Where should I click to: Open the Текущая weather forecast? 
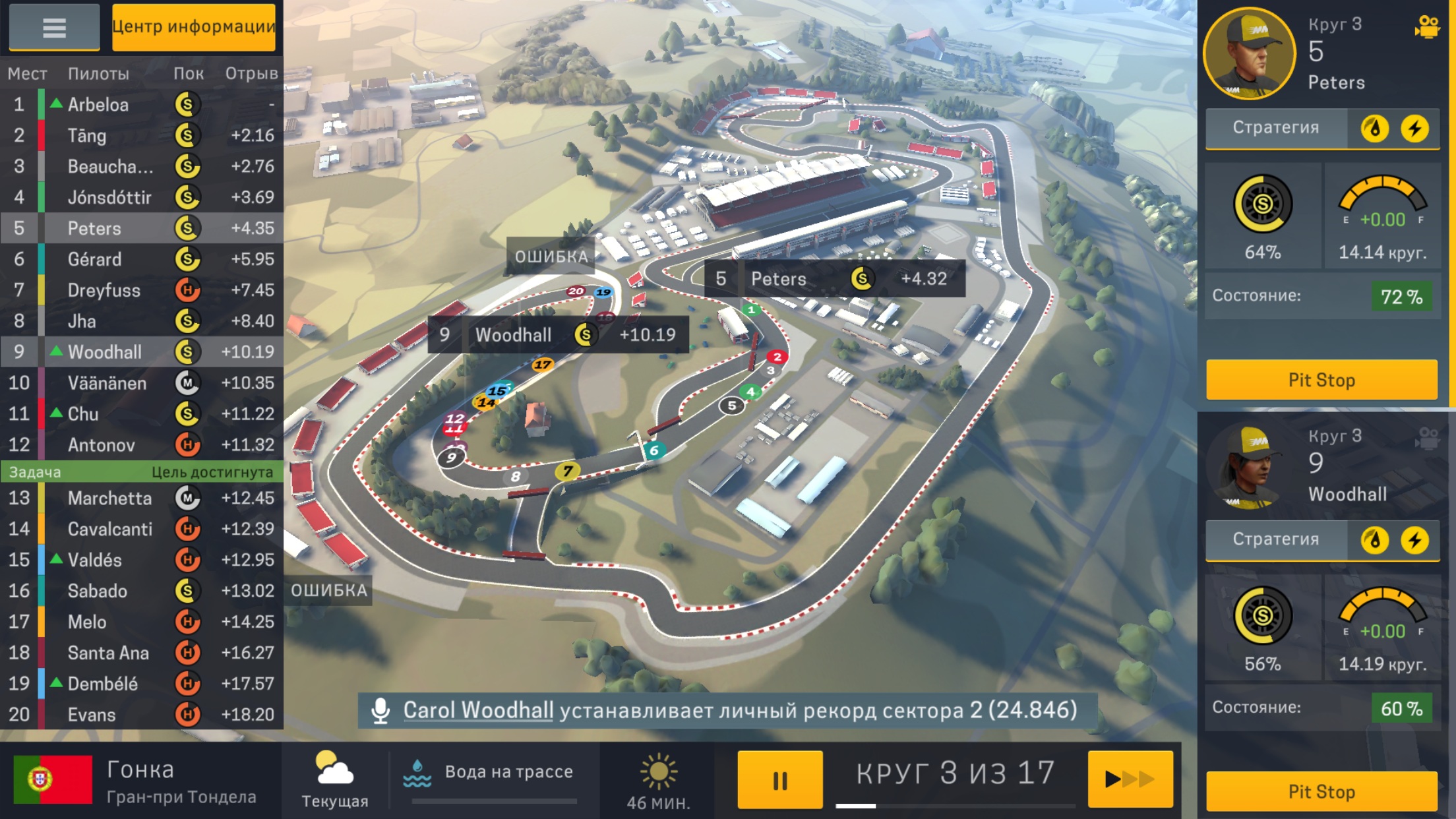click(334, 779)
